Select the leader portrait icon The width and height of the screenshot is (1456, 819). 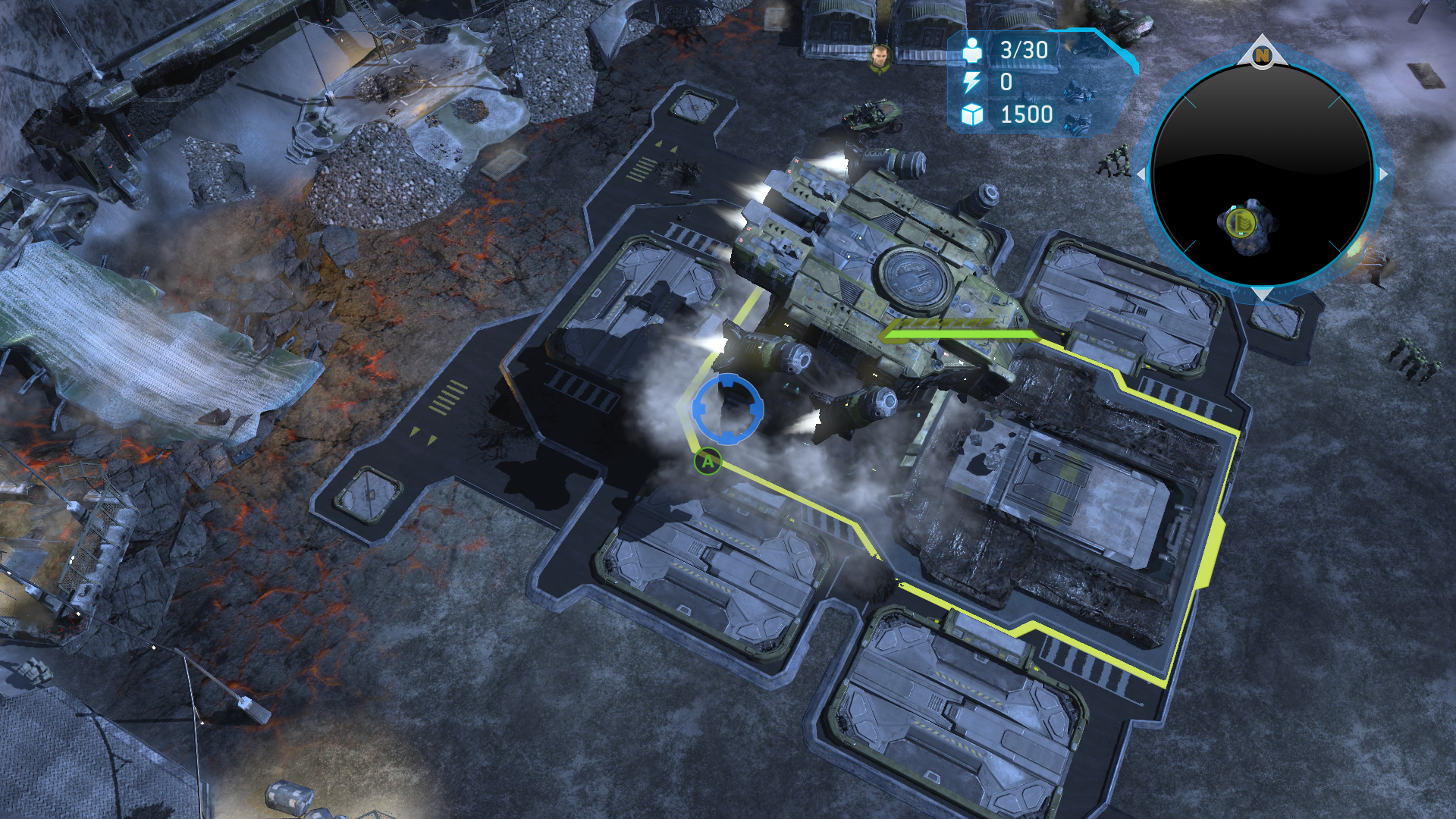[x=879, y=58]
